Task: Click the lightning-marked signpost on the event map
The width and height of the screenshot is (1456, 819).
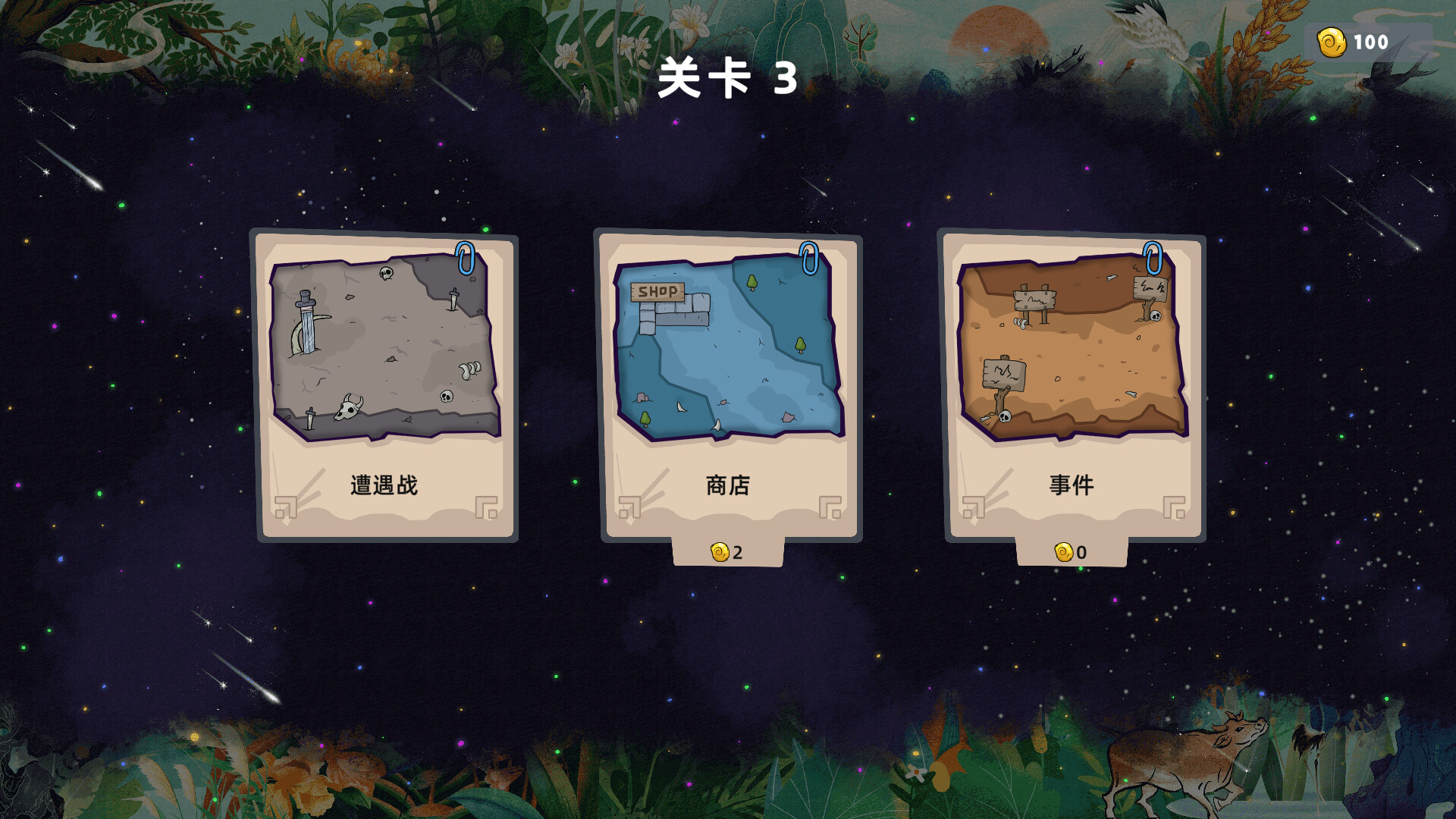Action: click(x=1004, y=372)
